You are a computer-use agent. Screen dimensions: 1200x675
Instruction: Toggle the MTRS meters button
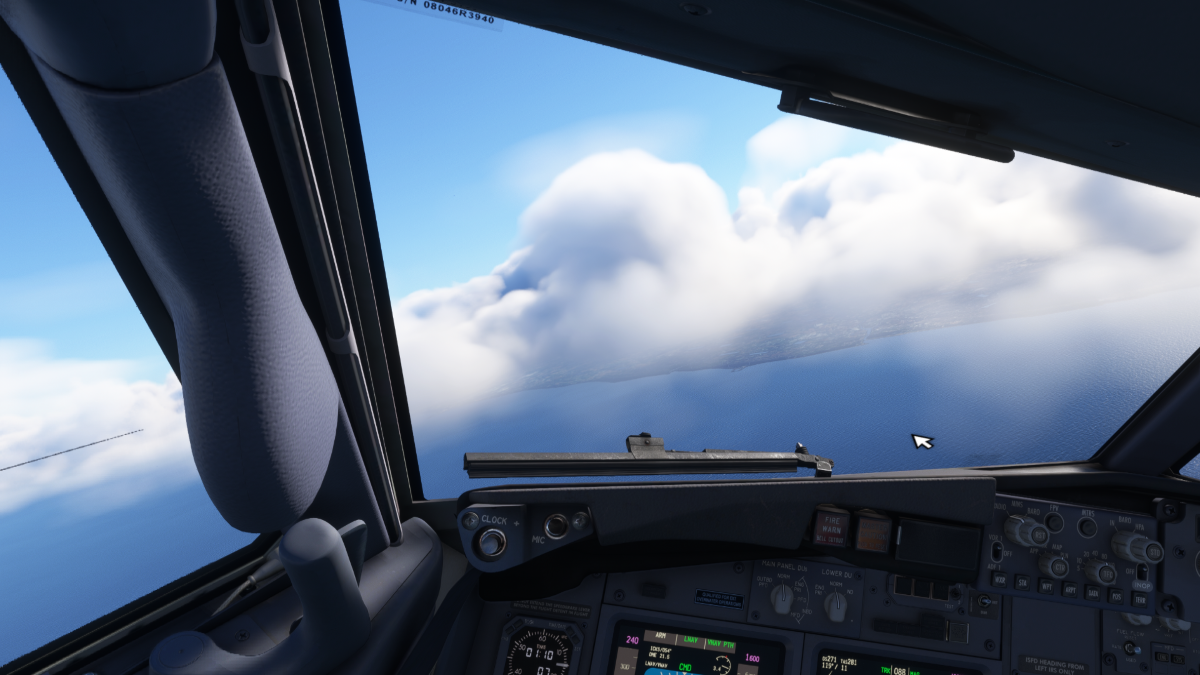[x=1087, y=527]
